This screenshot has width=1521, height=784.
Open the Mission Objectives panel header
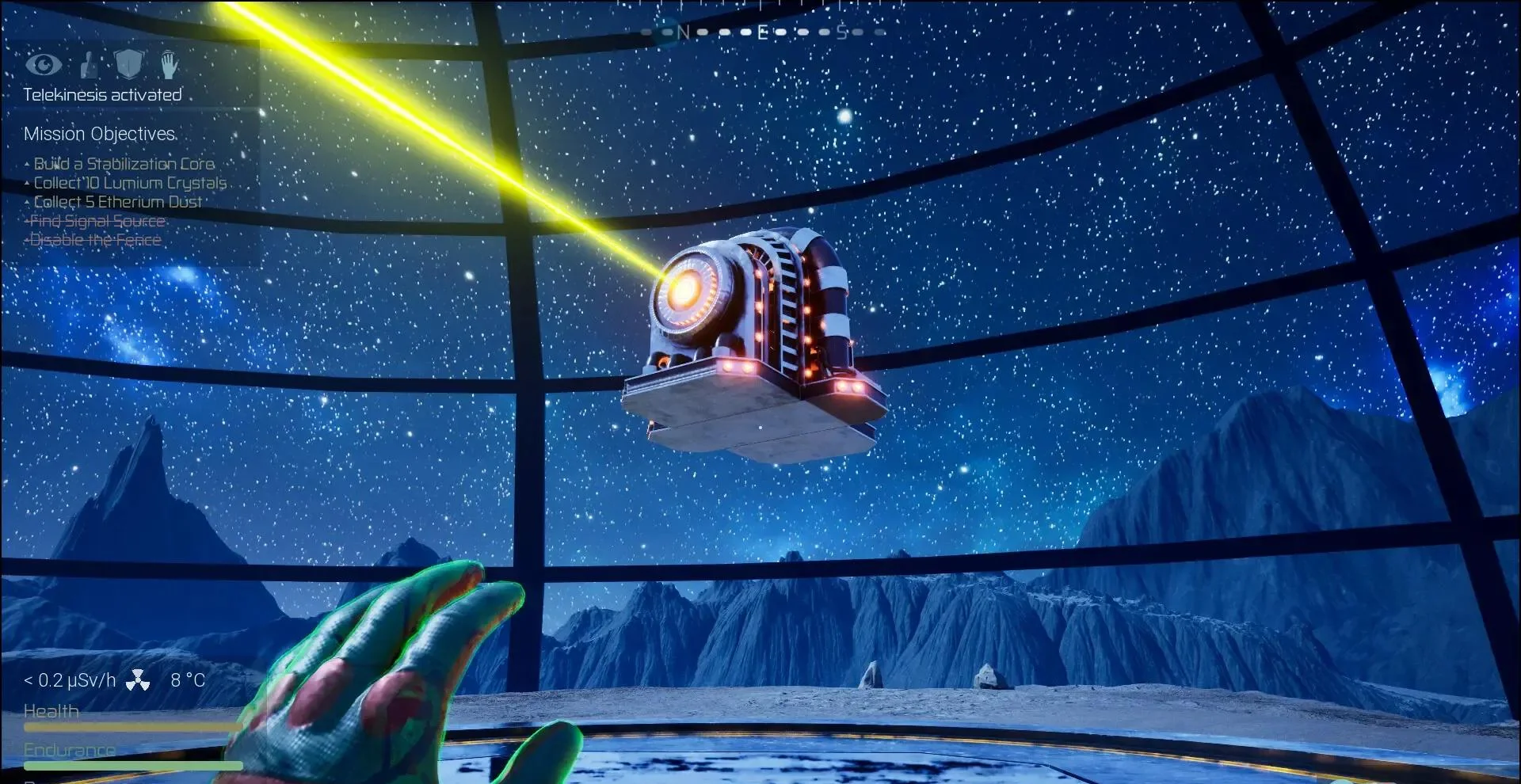[100, 134]
